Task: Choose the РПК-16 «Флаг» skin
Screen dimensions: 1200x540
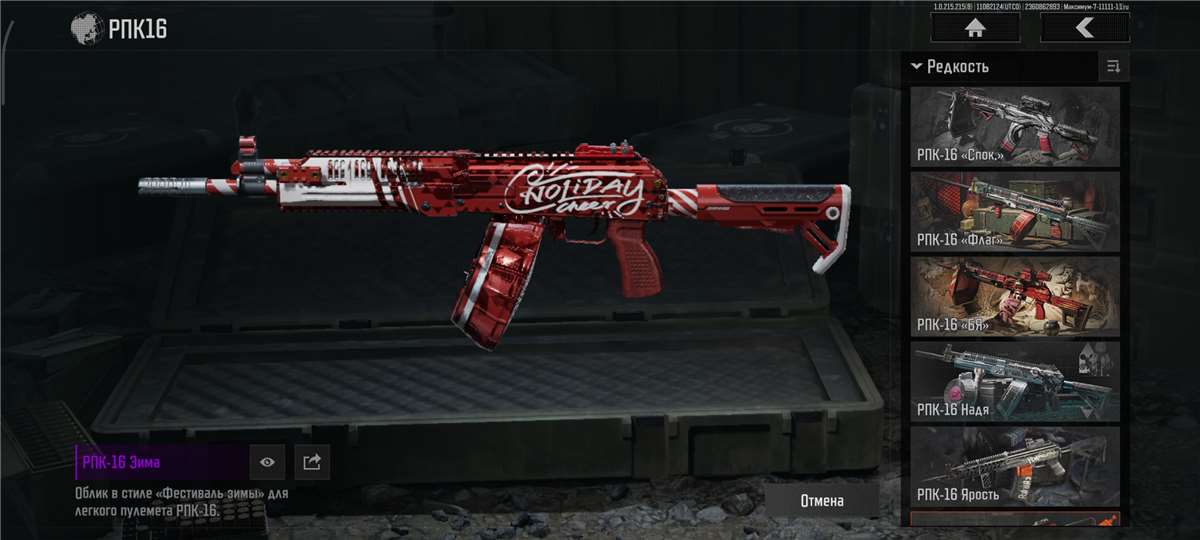Action: (1015, 210)
